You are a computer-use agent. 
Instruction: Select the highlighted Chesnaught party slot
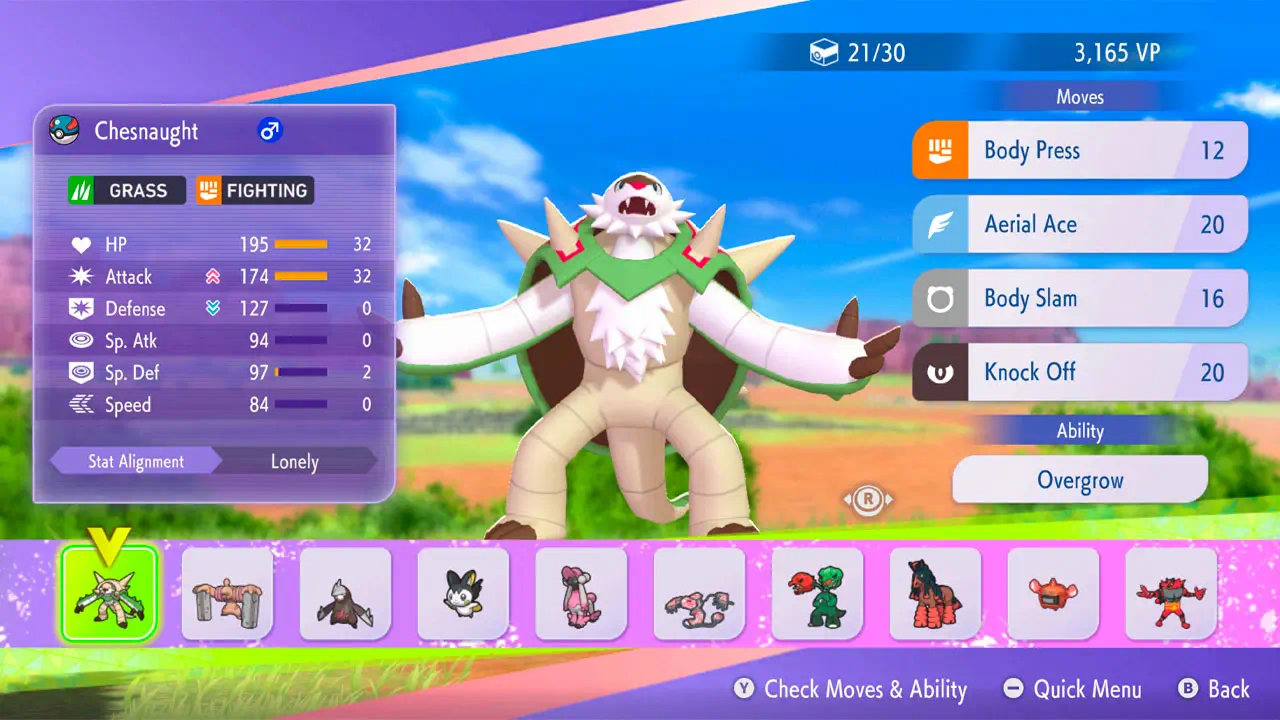(109, 594)
